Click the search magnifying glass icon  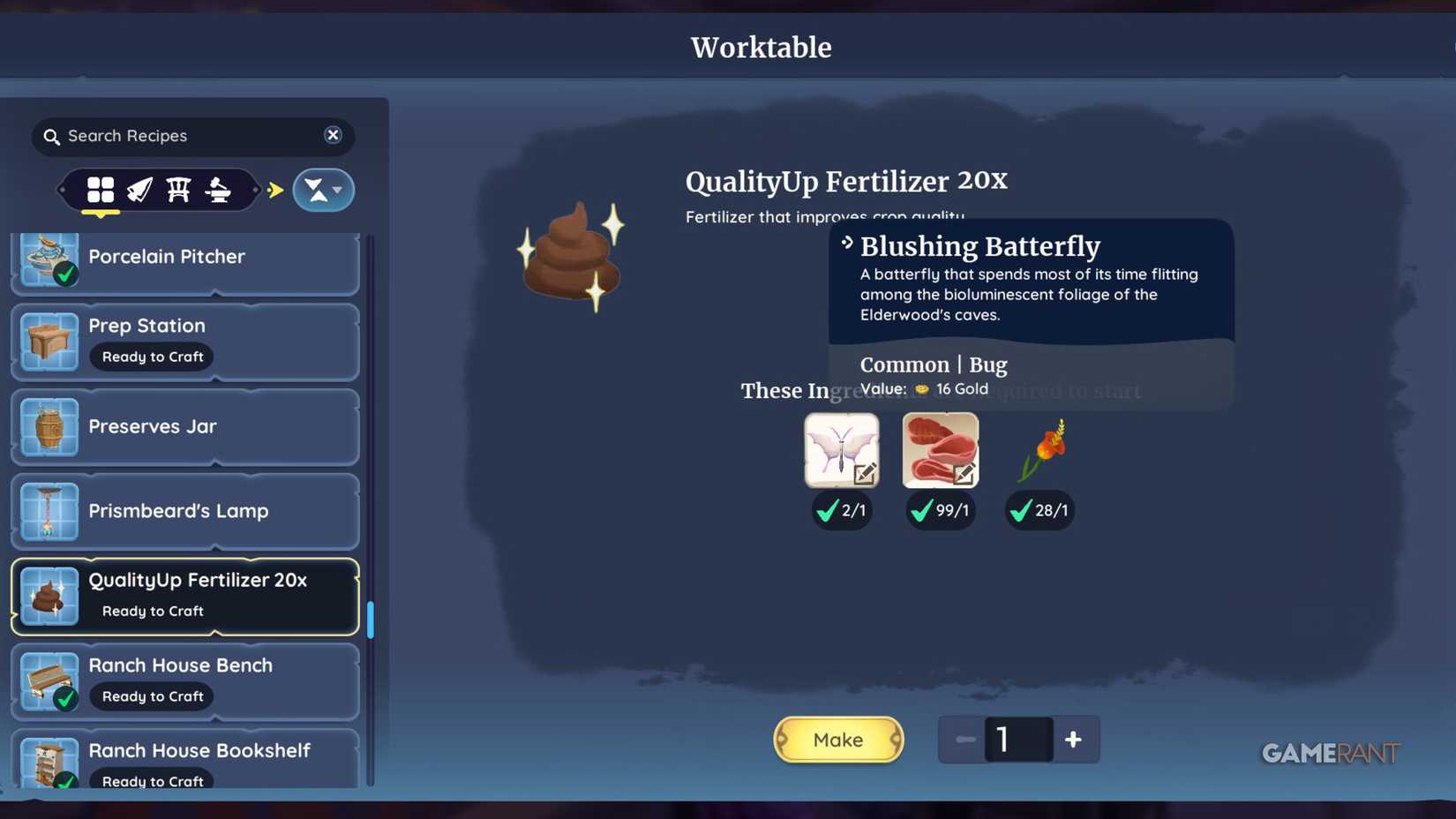52,136
